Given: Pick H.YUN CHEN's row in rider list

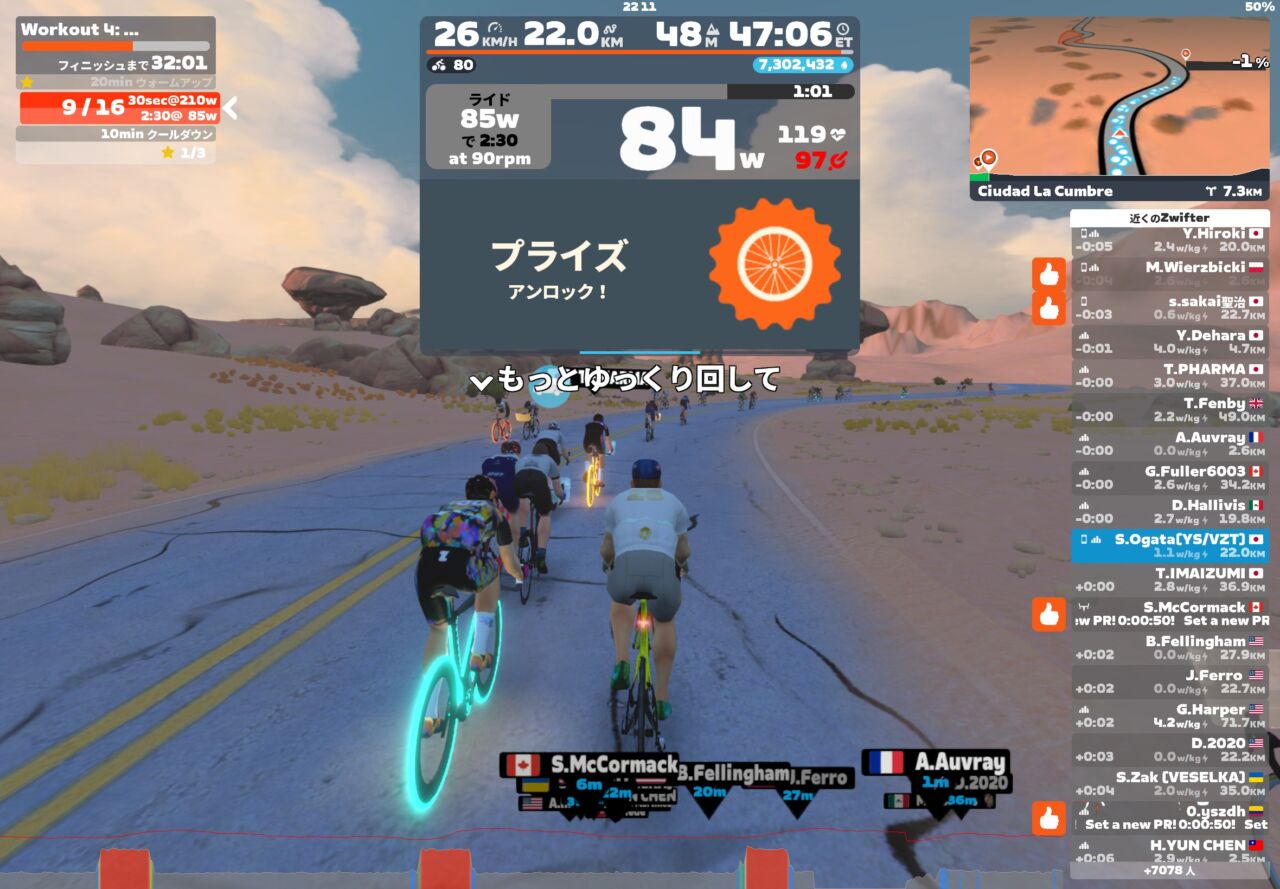Looking at the screenshot, I should (1169, 852).
